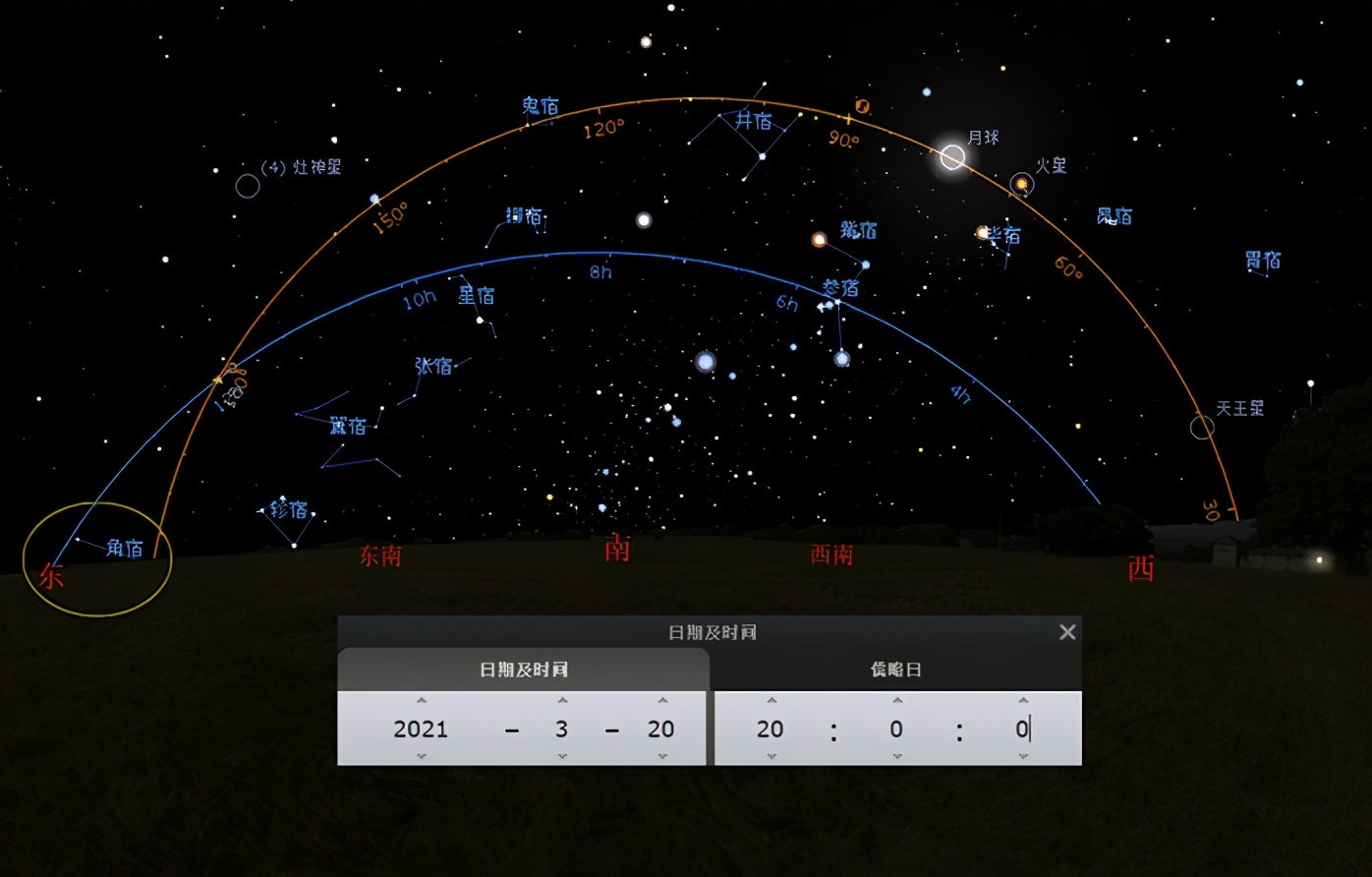Screen dimensions: 1372x877
Task: Increase the day with its up arrow
Action: (662, 701)
